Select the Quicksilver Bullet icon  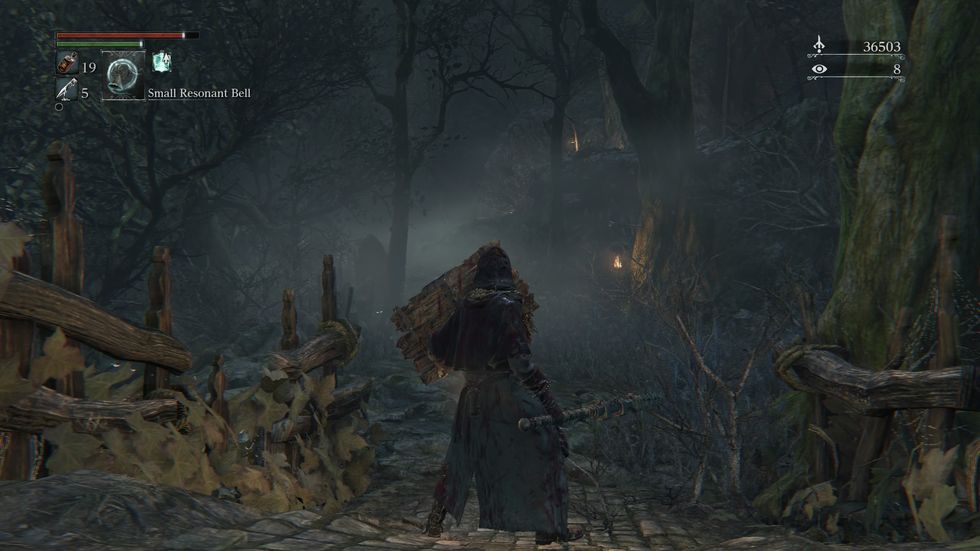pyautogui.click(x=65, y=92)
